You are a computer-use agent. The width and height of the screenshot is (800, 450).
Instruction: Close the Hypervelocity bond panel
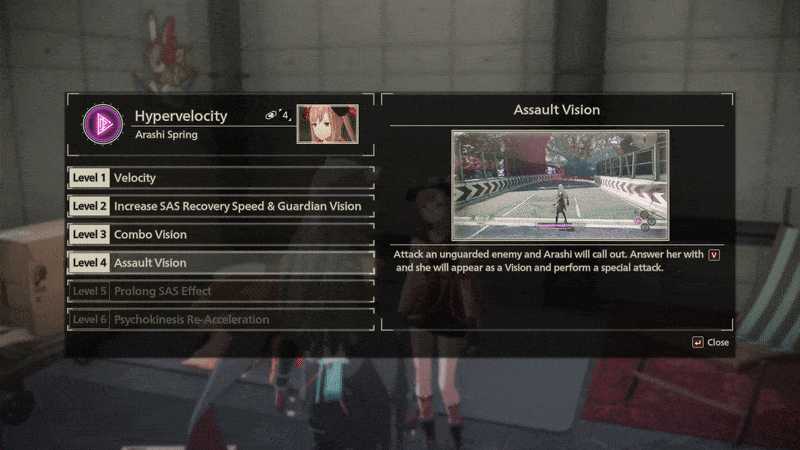point(710,342)
